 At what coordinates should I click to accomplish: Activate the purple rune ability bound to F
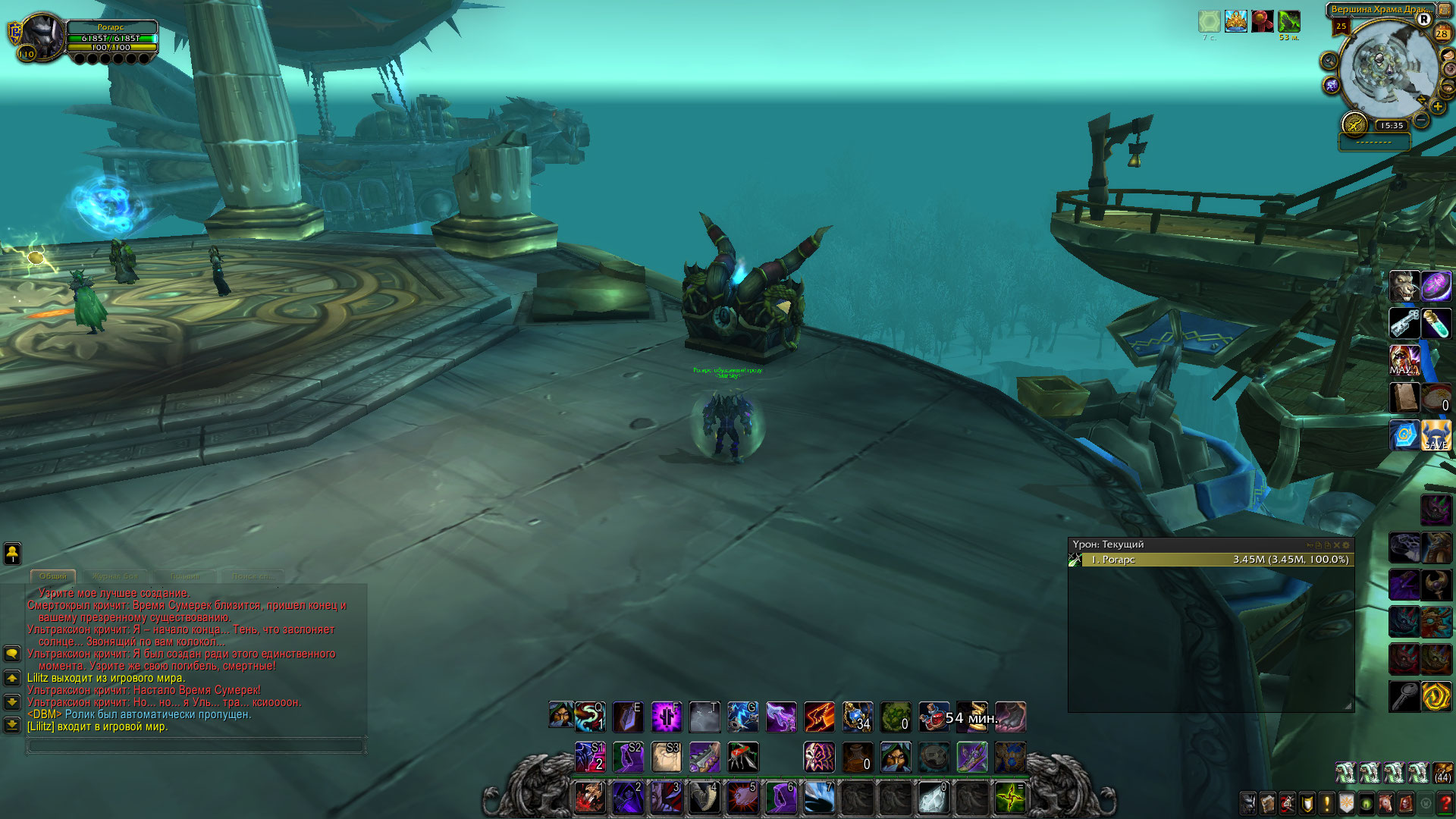(666, 717)
